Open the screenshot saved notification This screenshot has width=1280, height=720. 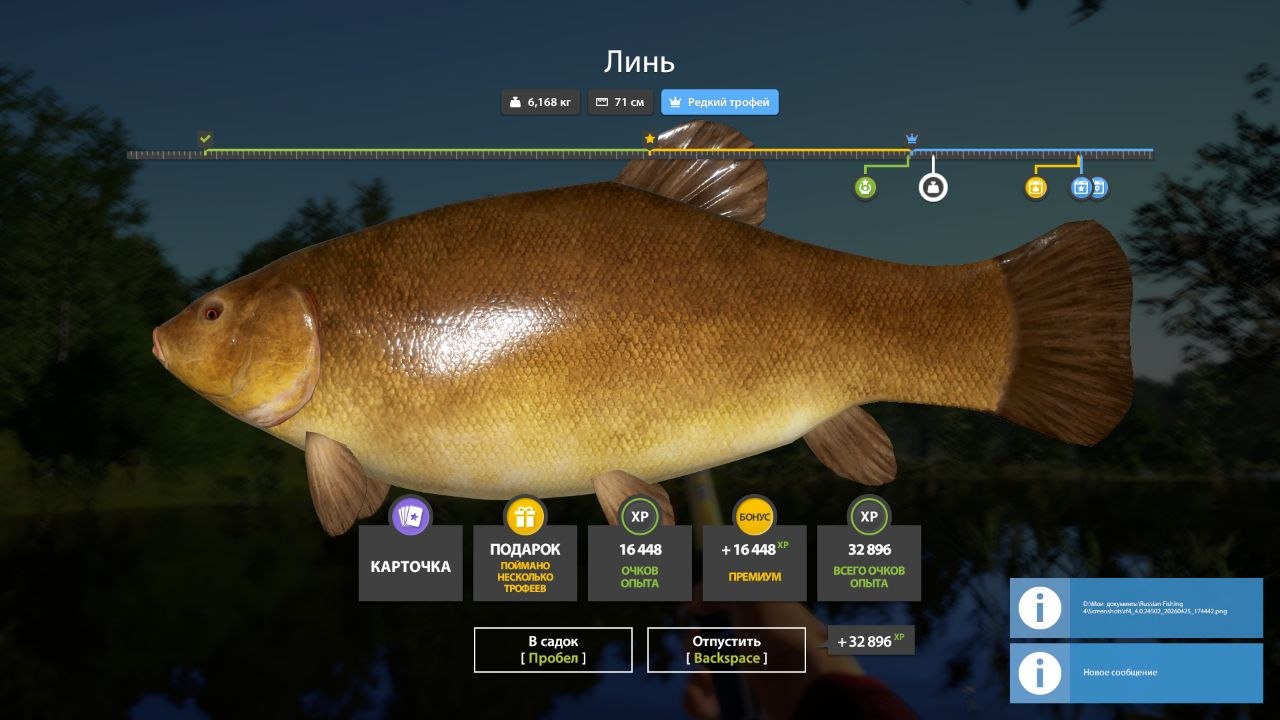coord(1136,608)
